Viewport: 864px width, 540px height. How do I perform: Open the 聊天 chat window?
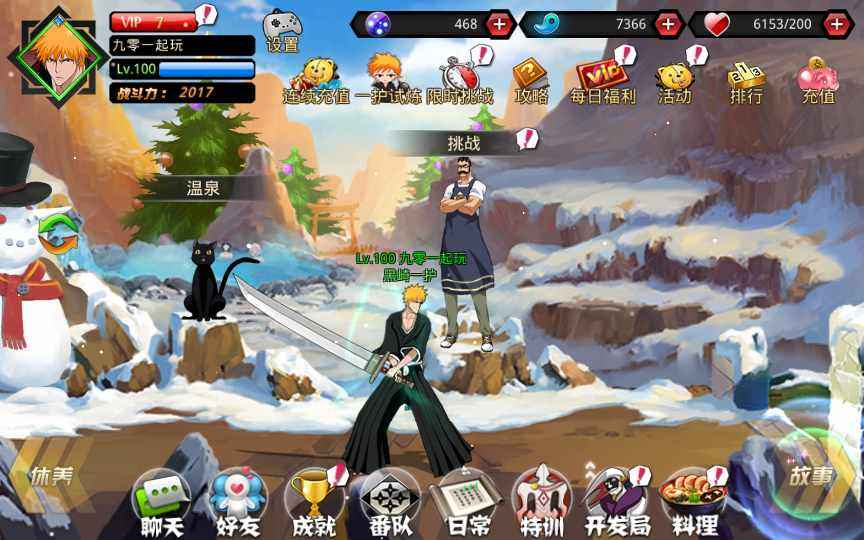pyautogui.click(x=161, y=502)
